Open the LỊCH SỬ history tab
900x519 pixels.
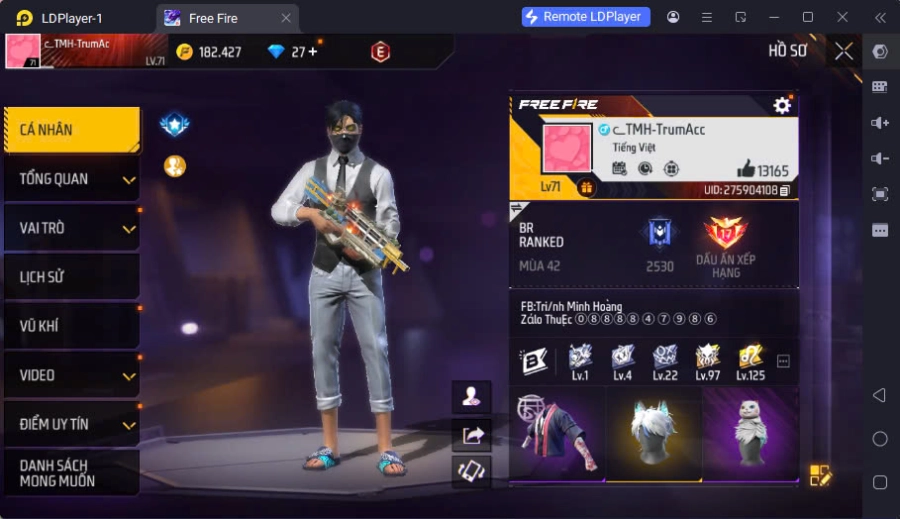pos(70,277)
